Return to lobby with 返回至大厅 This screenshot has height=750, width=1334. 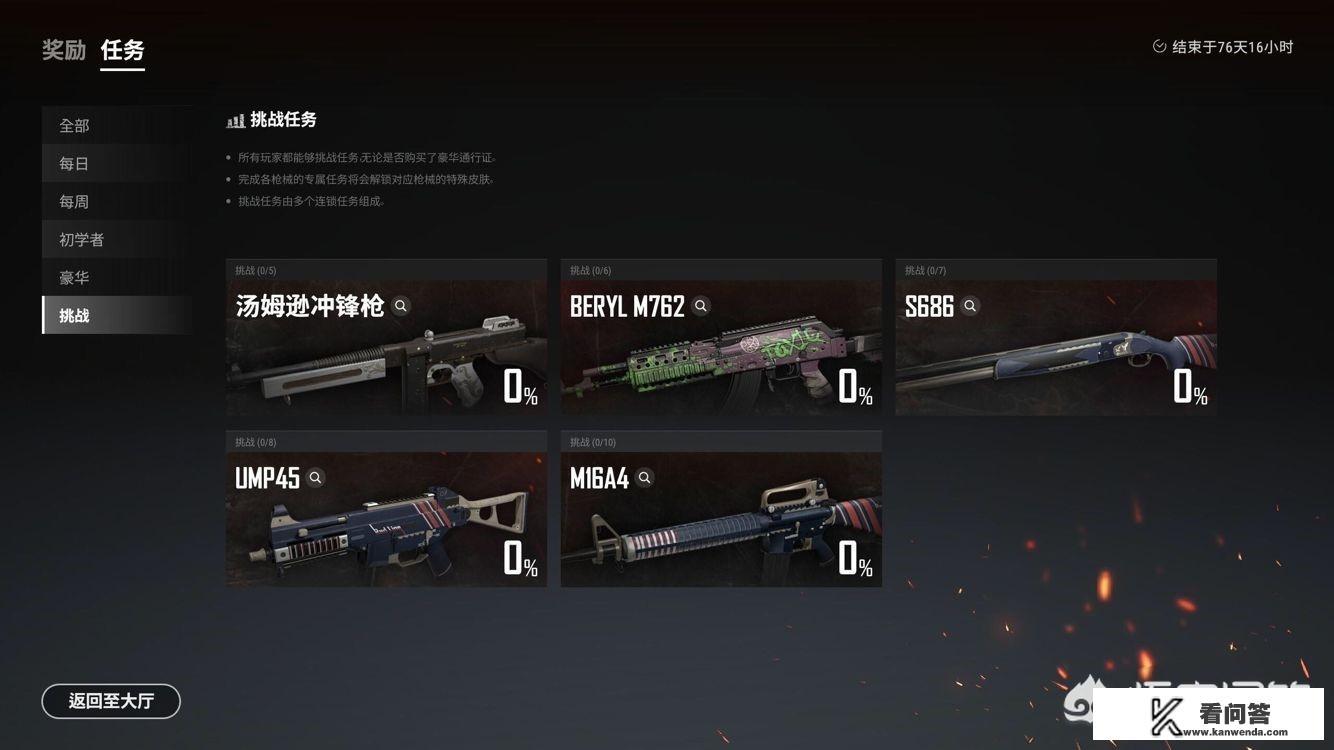tap(111, 701)
